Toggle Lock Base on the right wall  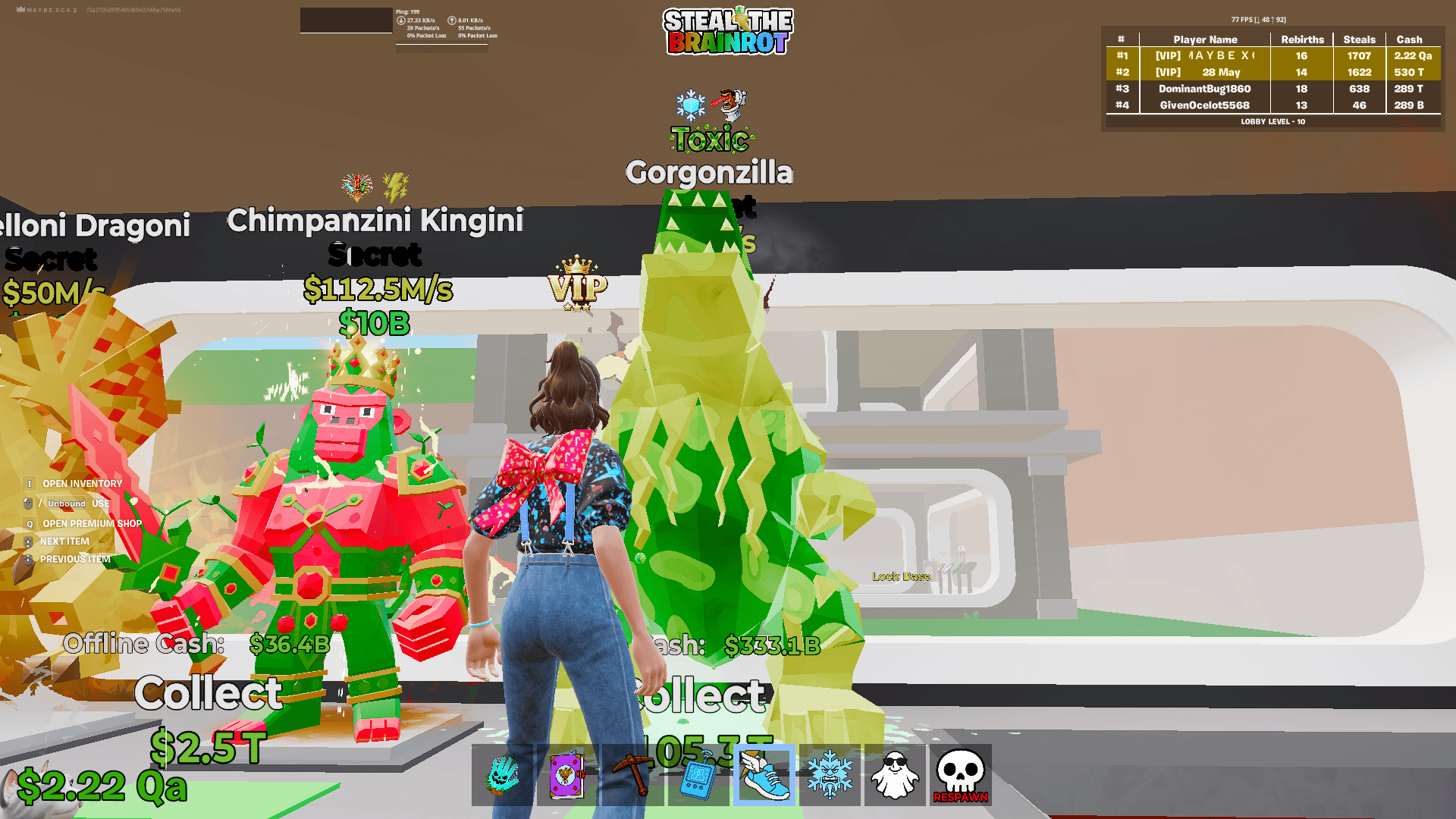point(902,576)
